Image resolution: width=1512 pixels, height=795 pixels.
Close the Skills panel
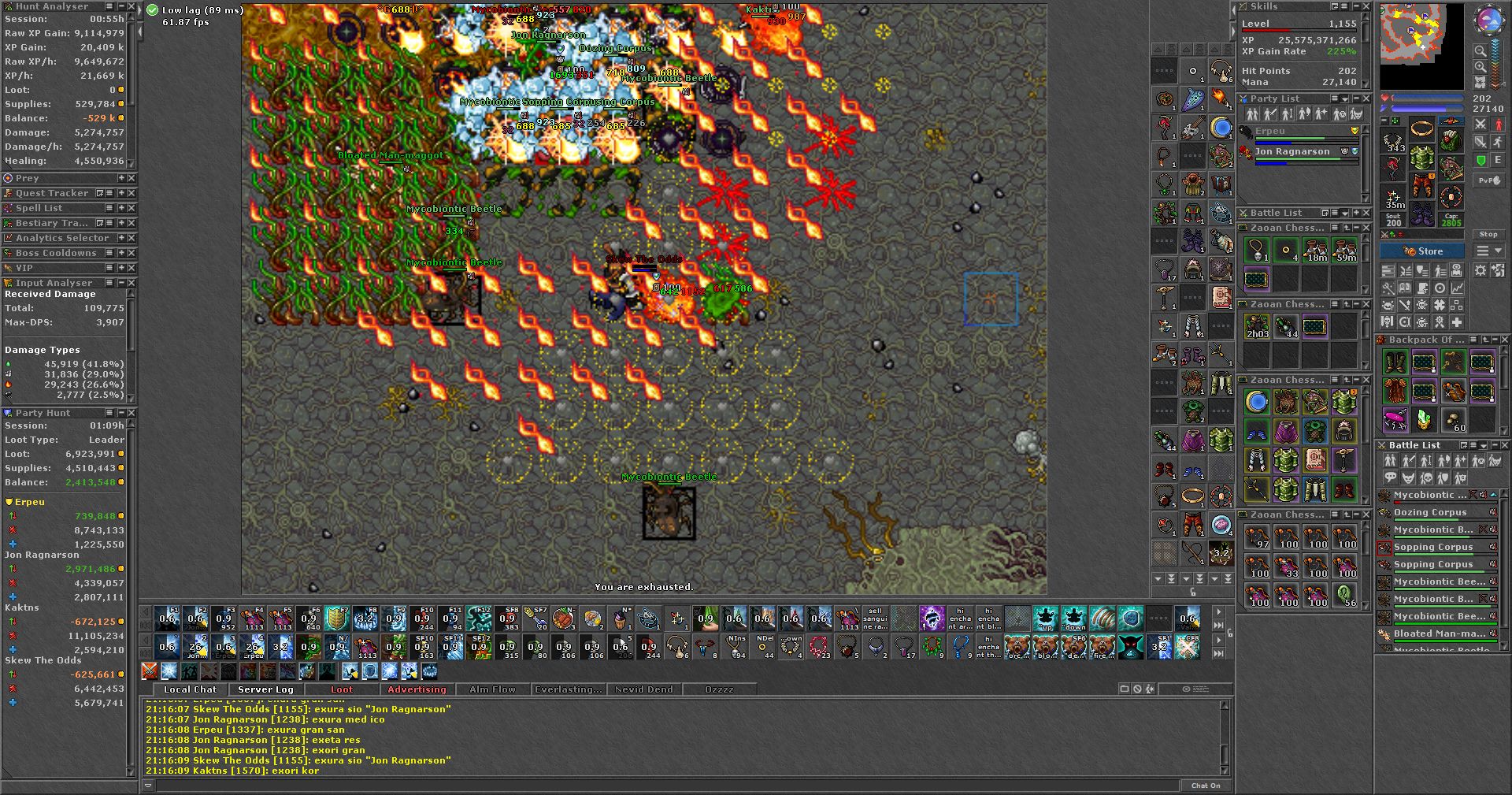[x=1366, y=6]
